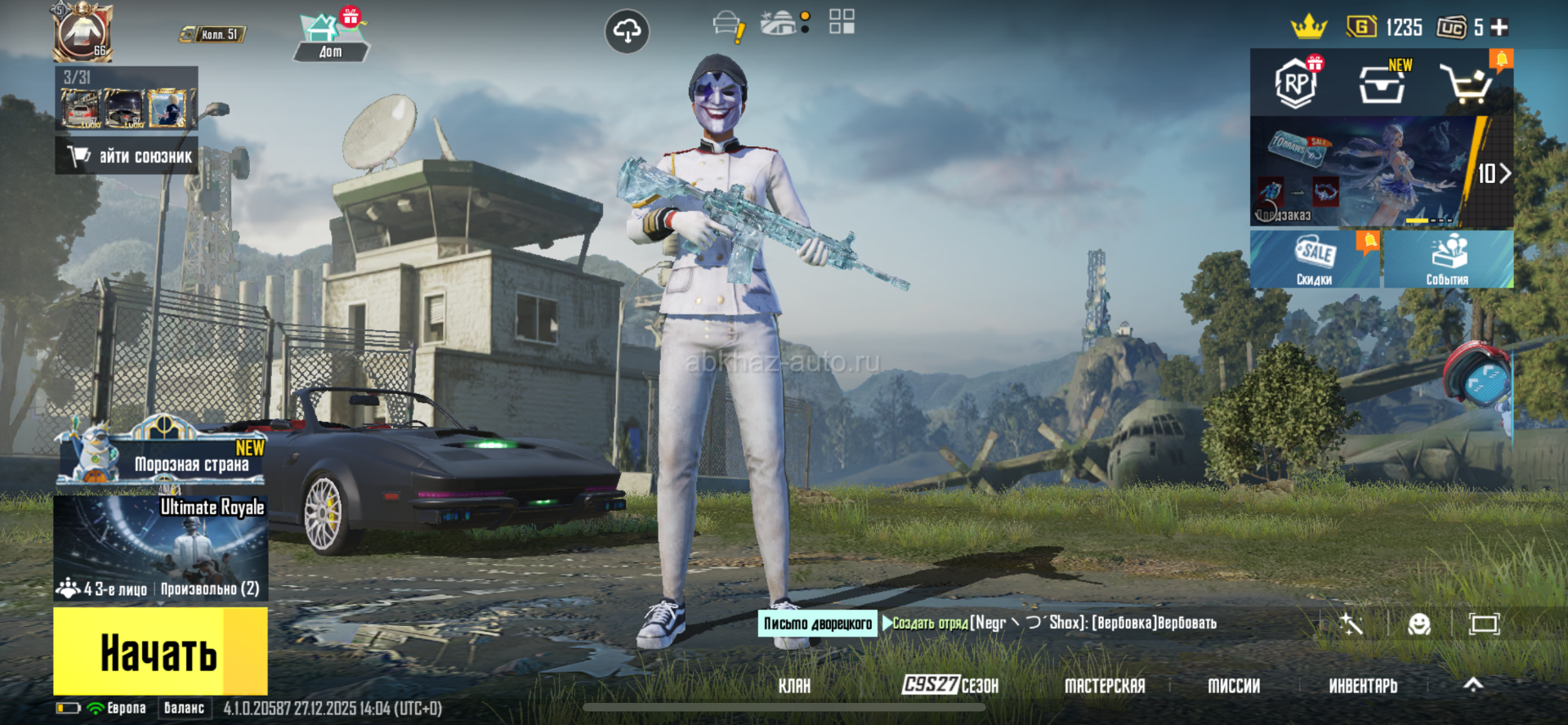This screenshot has height=725, width=1568.
Task: Open the Мастерская workshop
Action: pyautogui.click(x=1104, y=686)
